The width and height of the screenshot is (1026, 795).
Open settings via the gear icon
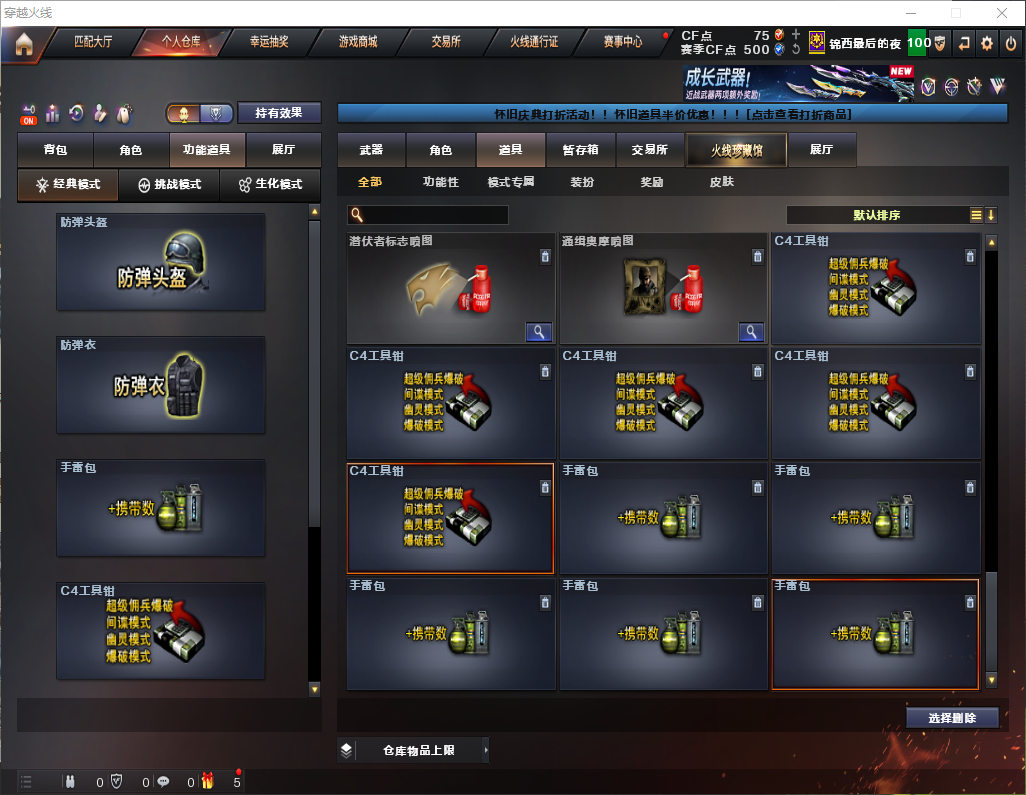[x=987, y=43]
